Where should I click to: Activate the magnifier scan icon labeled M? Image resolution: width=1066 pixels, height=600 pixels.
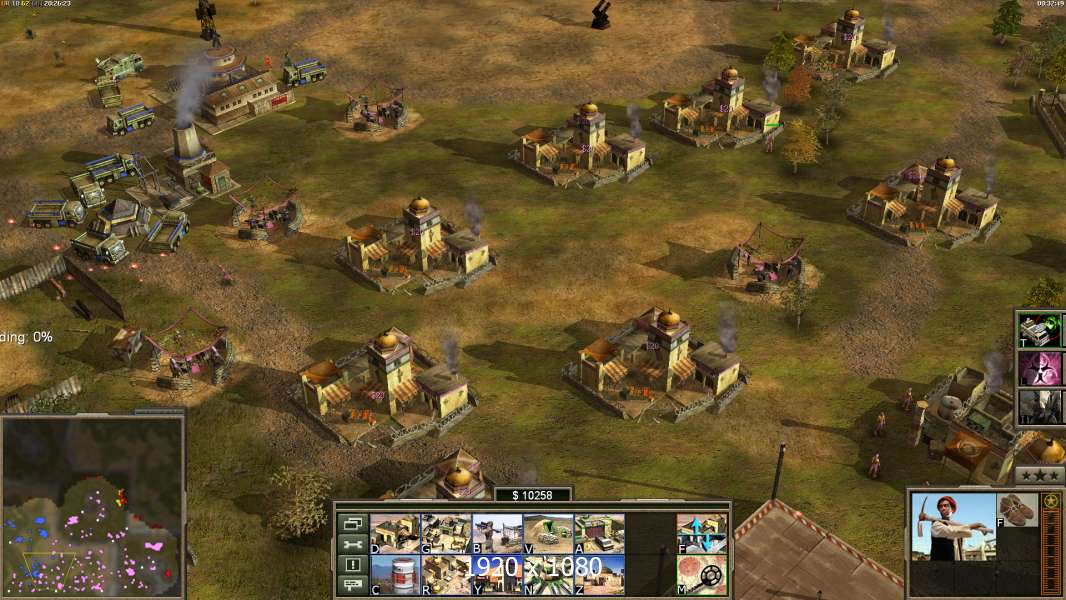point(702,575)
